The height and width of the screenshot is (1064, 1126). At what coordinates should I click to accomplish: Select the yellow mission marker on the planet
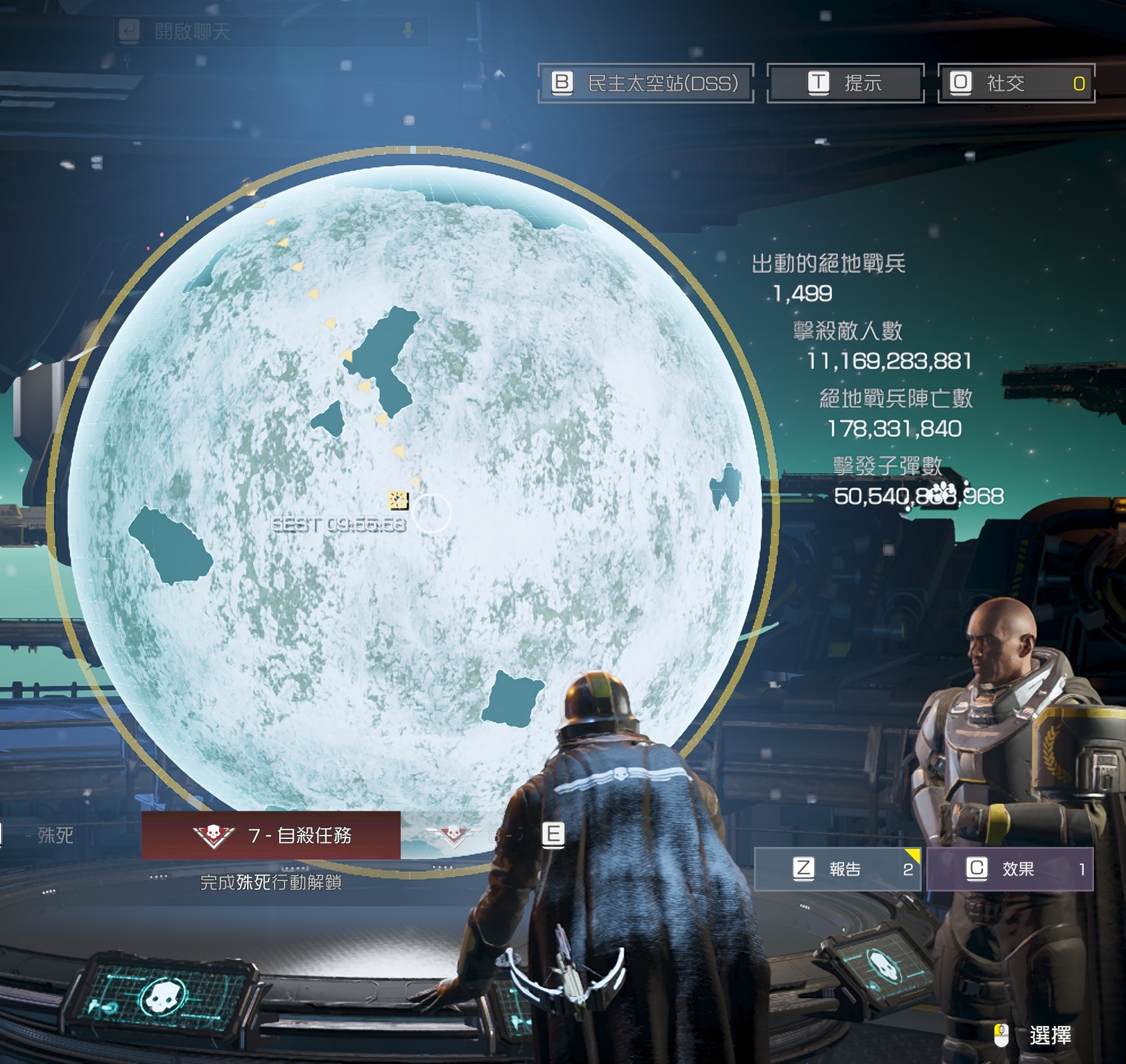click(x=398, y=500)
